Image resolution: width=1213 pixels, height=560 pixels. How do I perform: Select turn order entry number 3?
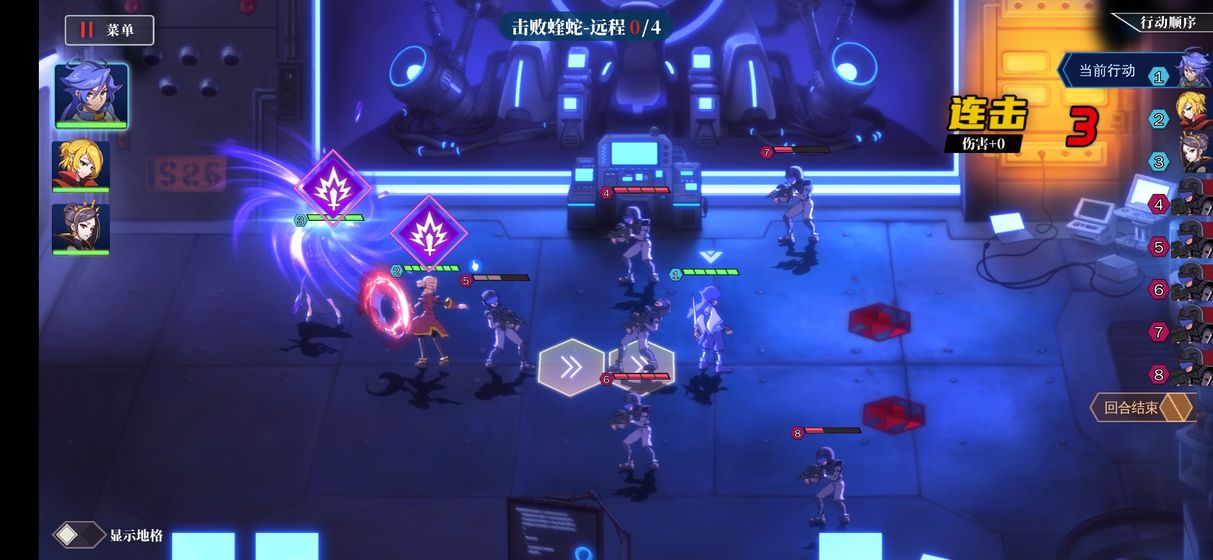click(1189, 161)
